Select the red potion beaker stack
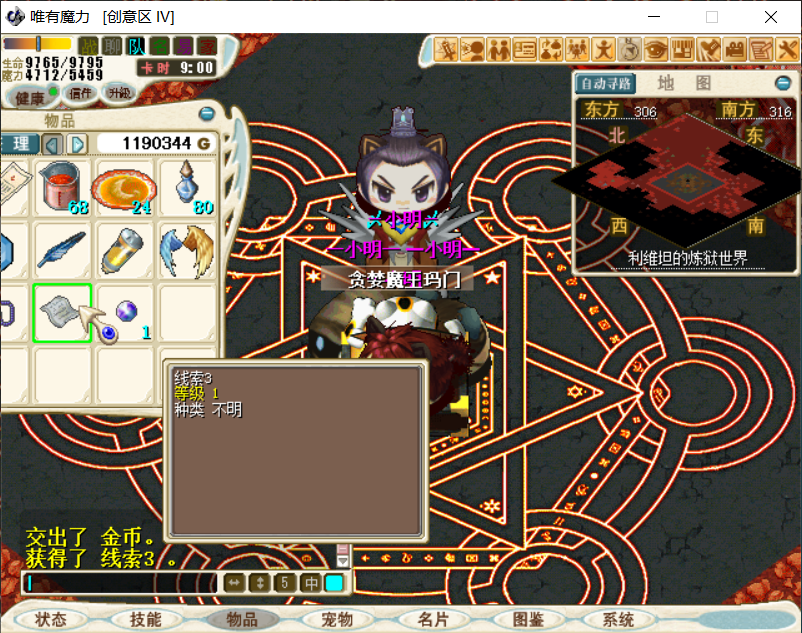 pyautogui.click(x=62, y=187)
